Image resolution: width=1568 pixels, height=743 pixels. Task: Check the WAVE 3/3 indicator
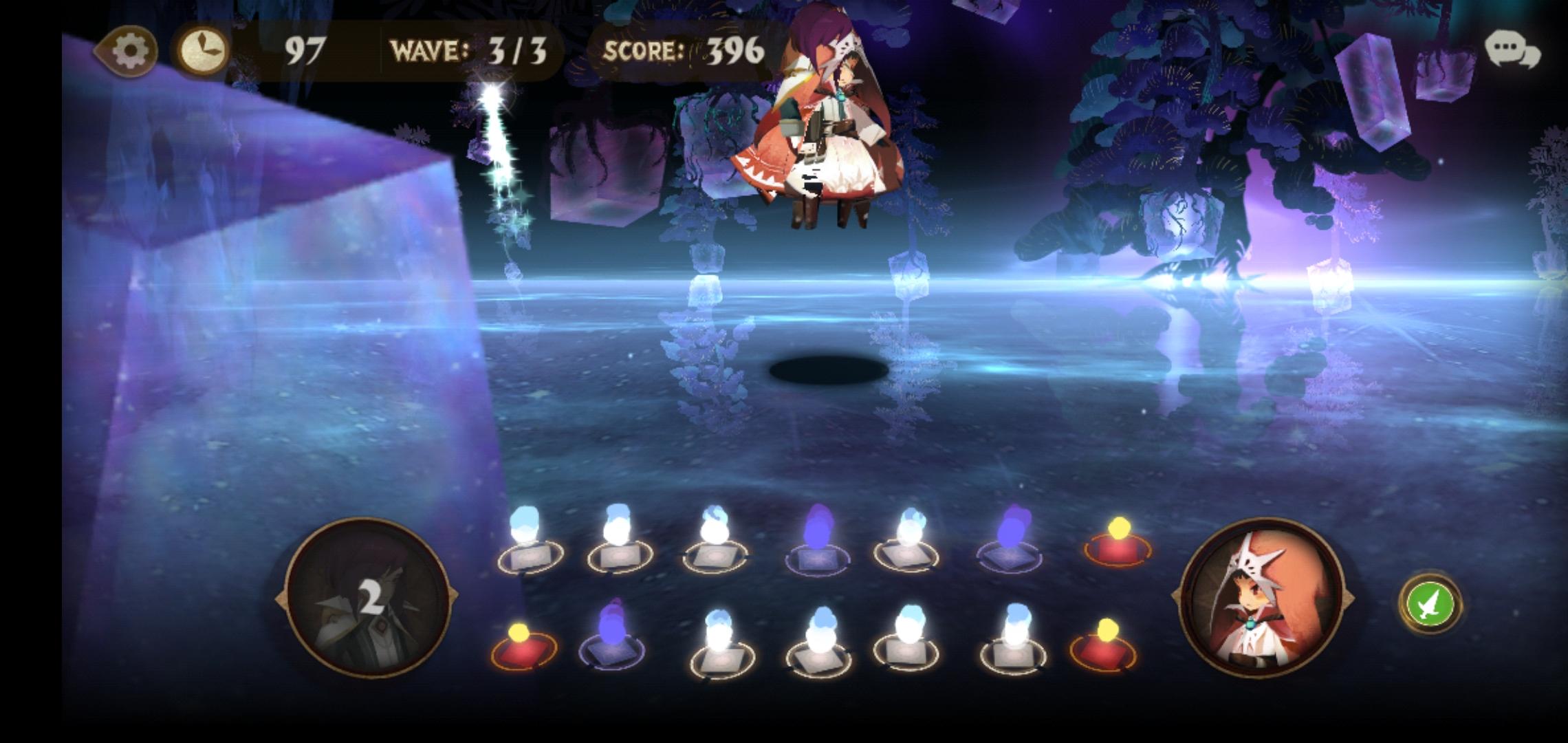(470, 50)
